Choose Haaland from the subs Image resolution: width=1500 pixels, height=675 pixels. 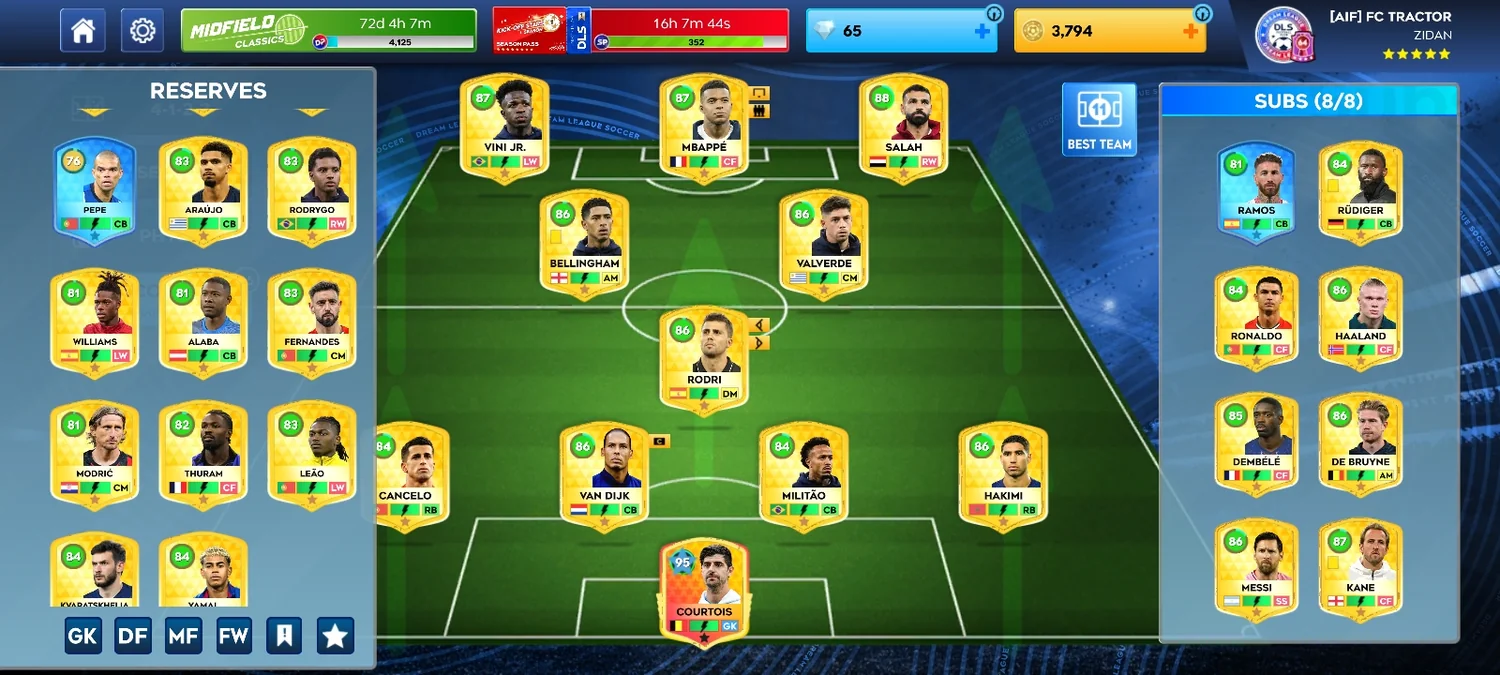[x=1360, y=318]
